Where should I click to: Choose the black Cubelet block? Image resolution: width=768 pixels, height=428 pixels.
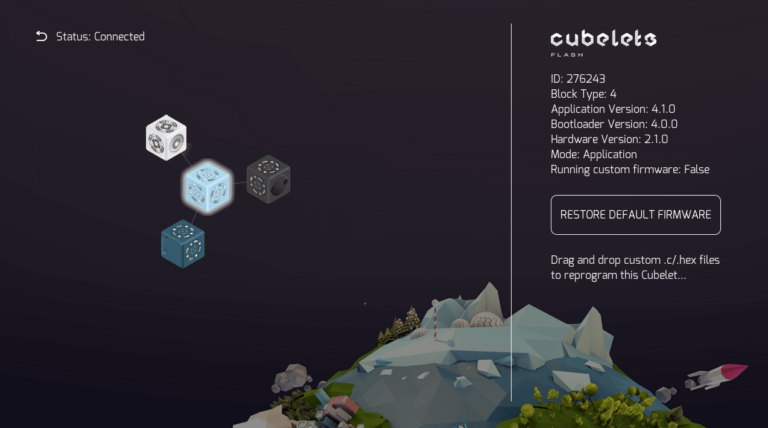[267, 177]
